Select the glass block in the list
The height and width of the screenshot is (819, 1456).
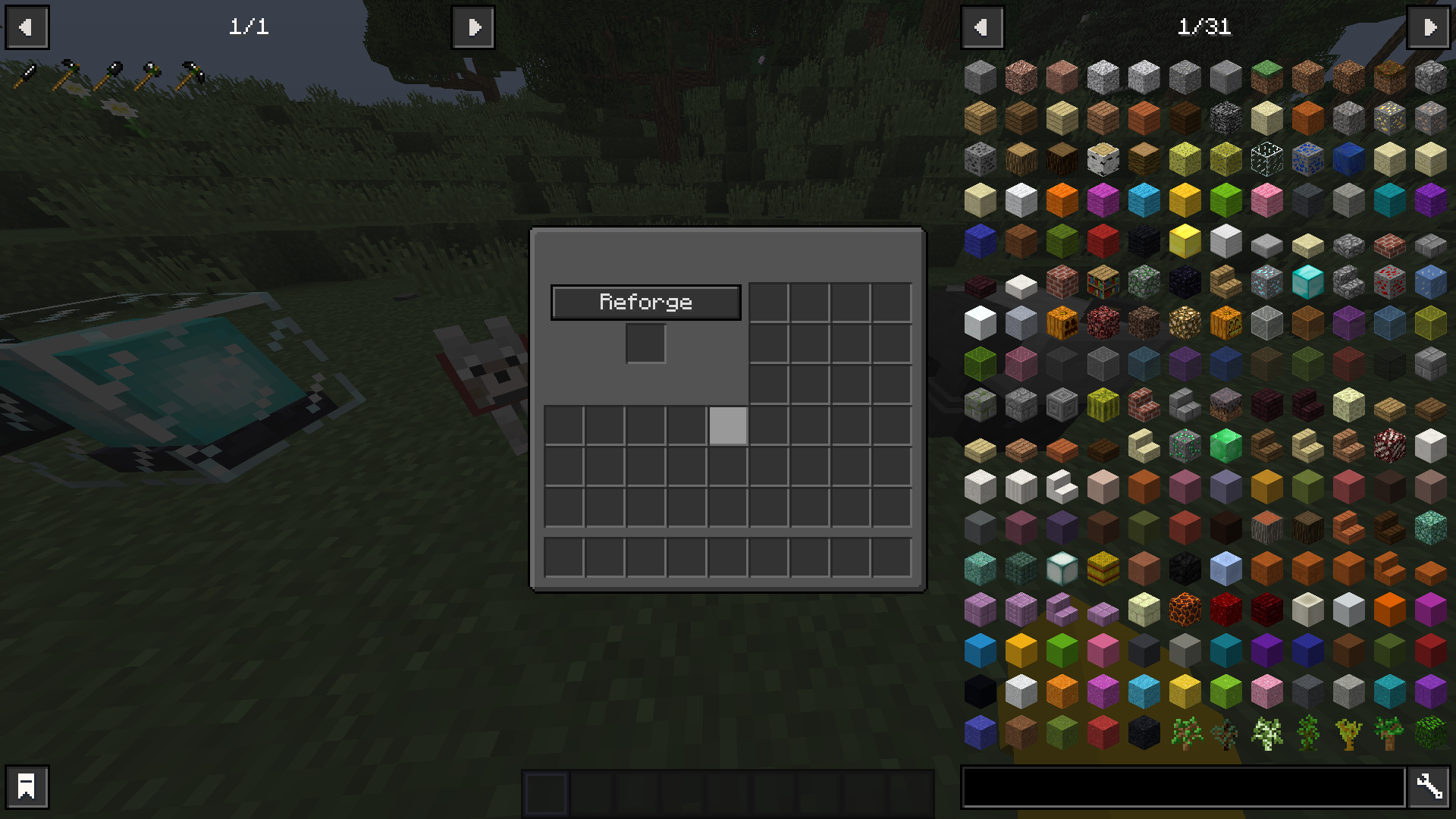click(x=1267, y=159)
